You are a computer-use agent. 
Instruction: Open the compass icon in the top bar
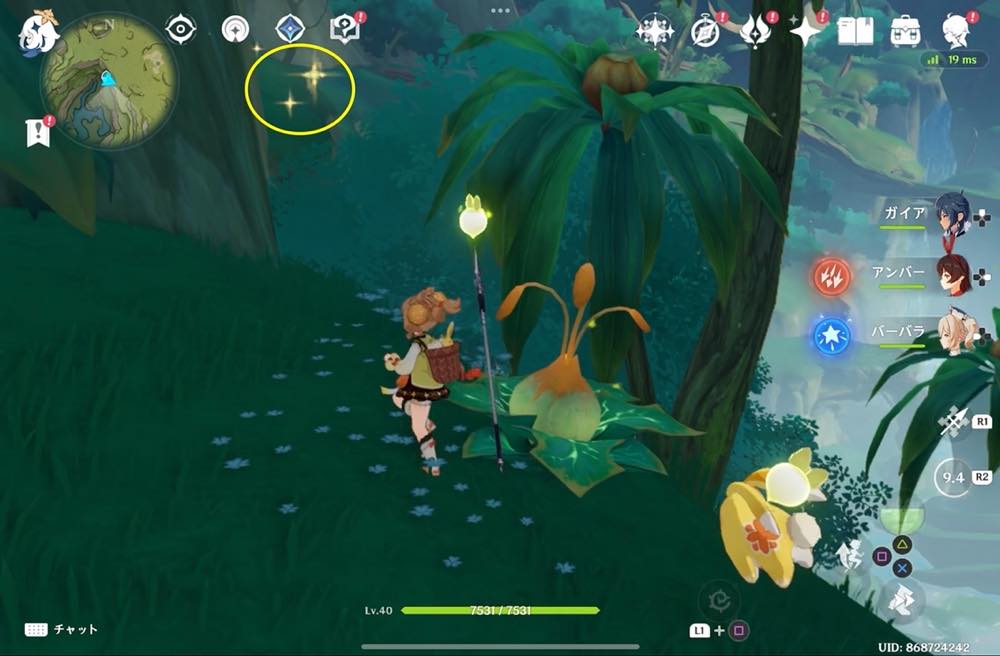click(x=705, y=31)
